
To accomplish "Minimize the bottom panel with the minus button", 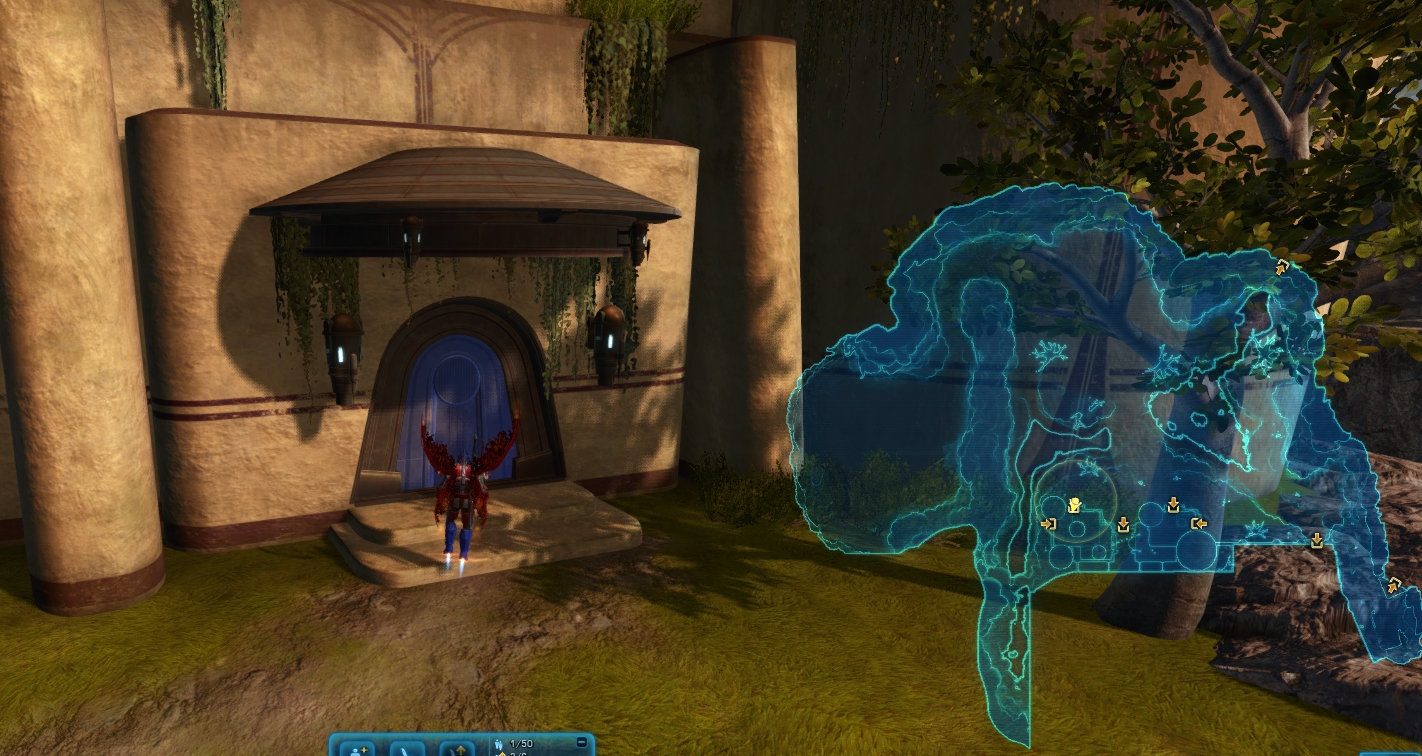I will (x=582, y=743).
